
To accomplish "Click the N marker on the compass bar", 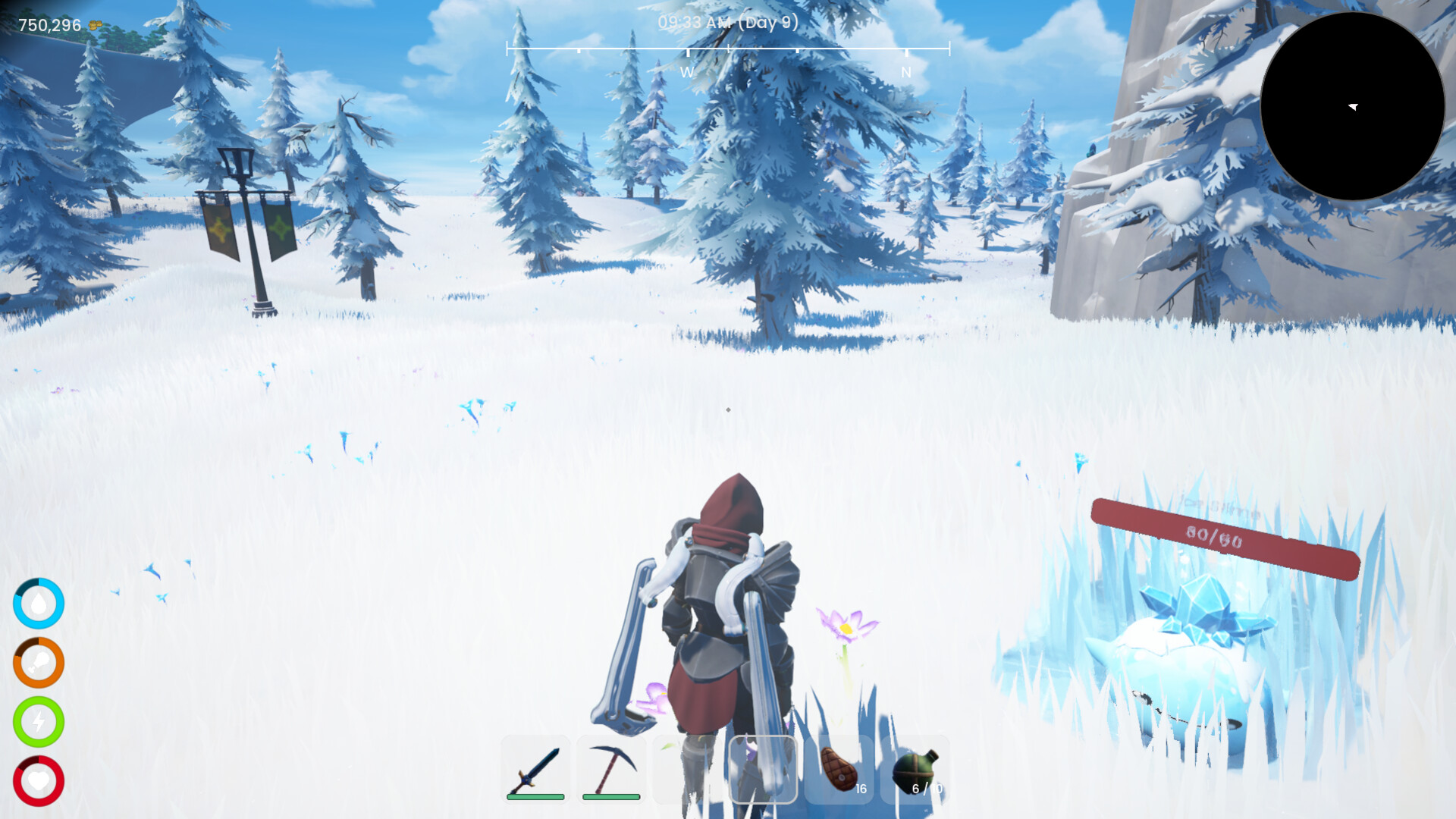I will [x=905, y=73].
